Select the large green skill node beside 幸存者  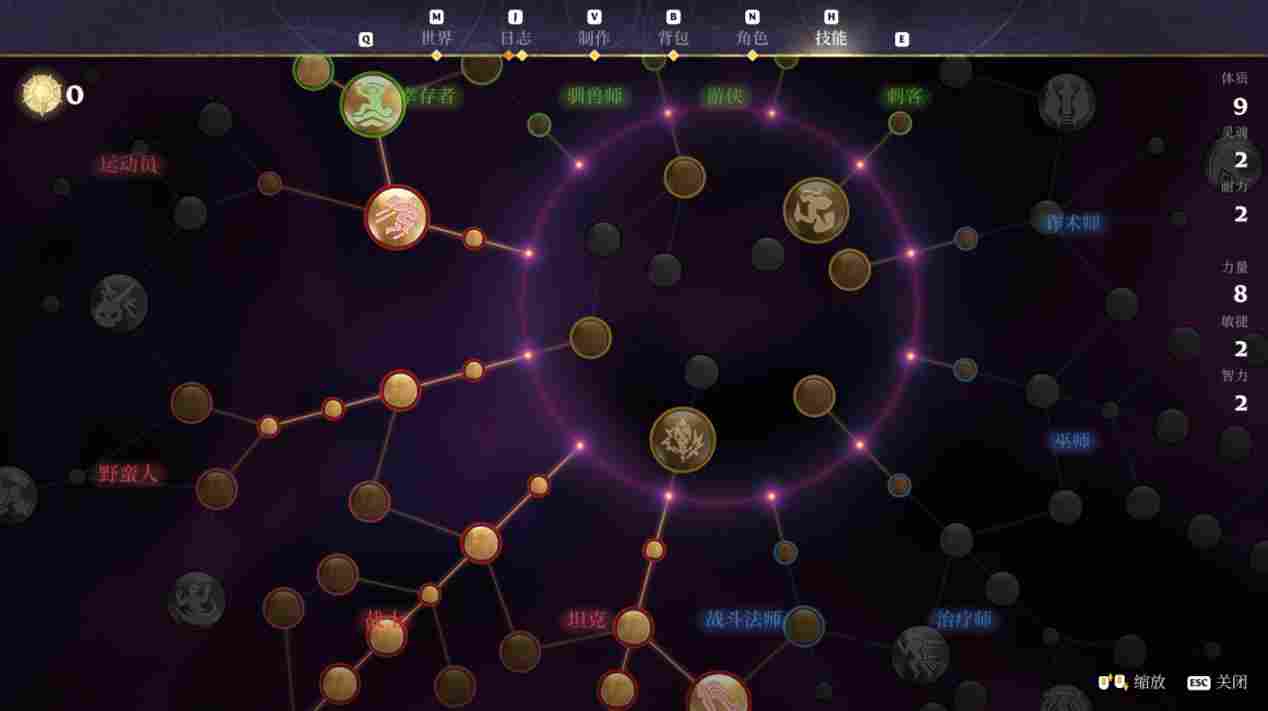click(373, 104)
